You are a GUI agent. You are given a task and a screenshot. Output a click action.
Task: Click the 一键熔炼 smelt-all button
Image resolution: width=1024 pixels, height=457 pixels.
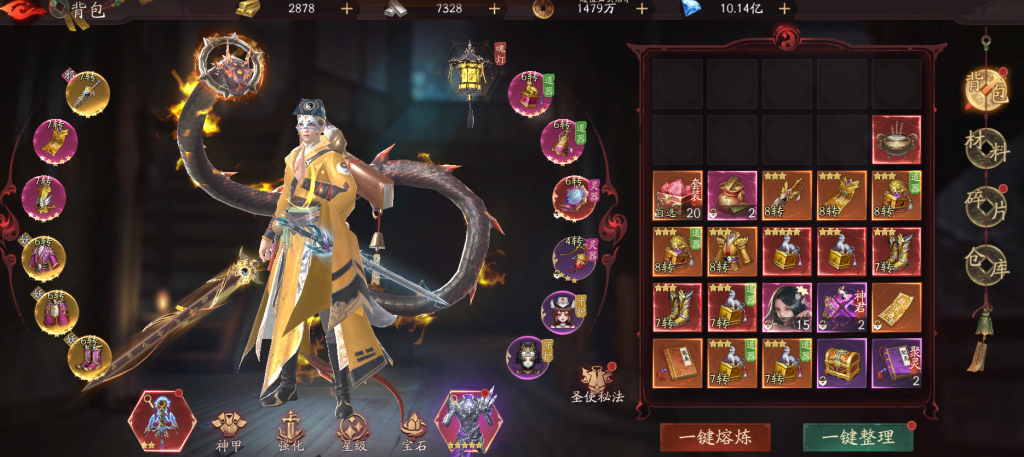[715, 437]
